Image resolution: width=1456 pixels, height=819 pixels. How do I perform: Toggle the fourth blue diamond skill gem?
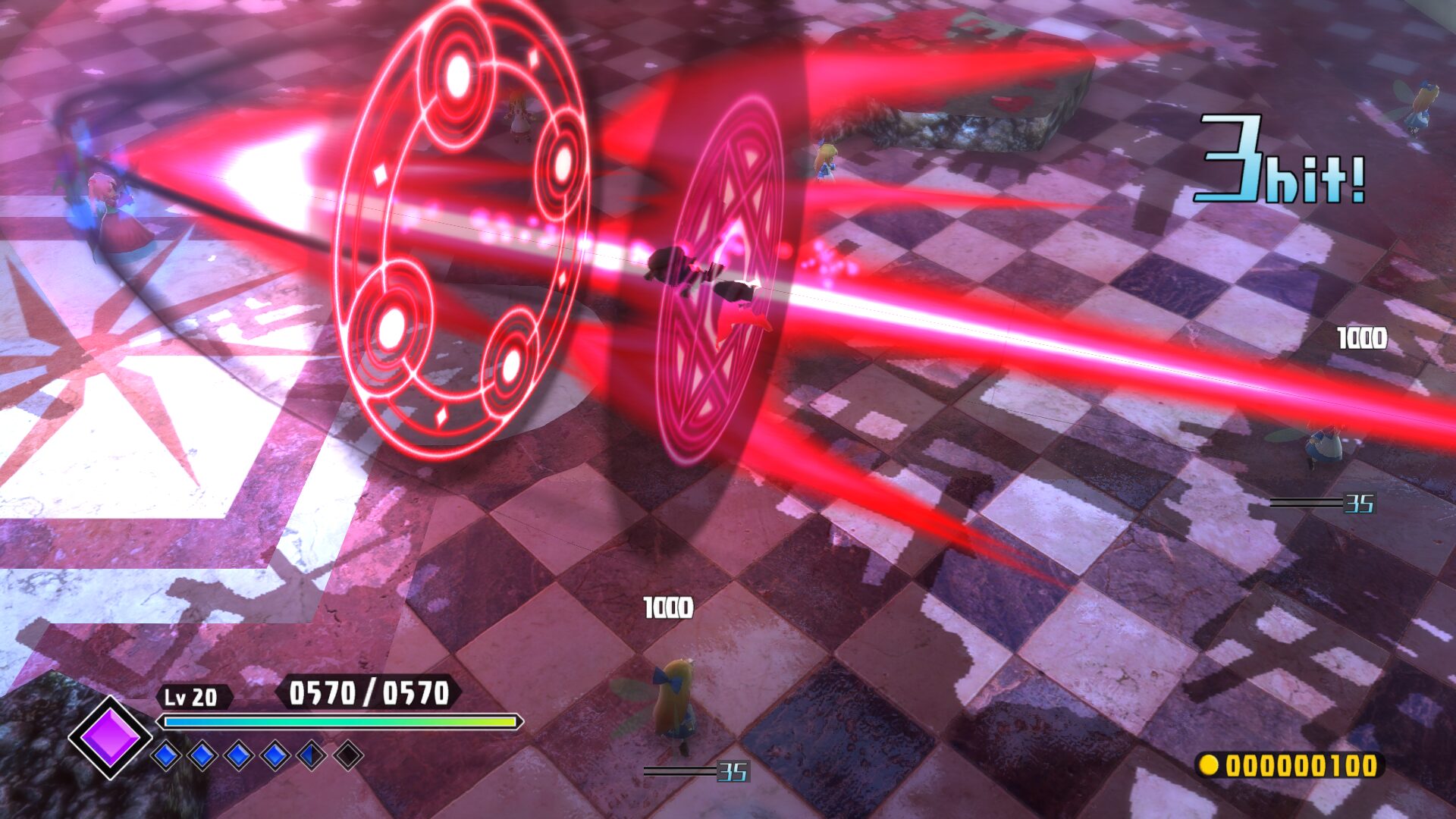275,755
